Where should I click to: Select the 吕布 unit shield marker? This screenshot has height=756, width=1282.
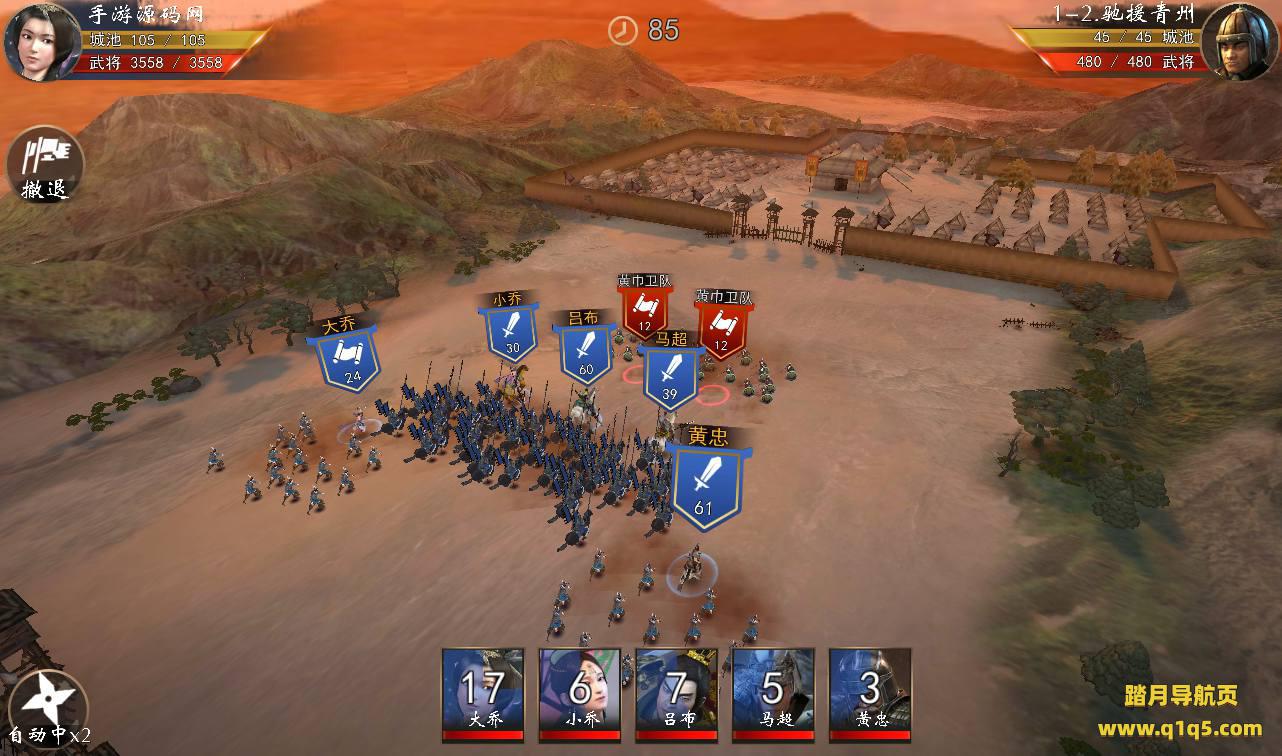click(x=586, y=353)
